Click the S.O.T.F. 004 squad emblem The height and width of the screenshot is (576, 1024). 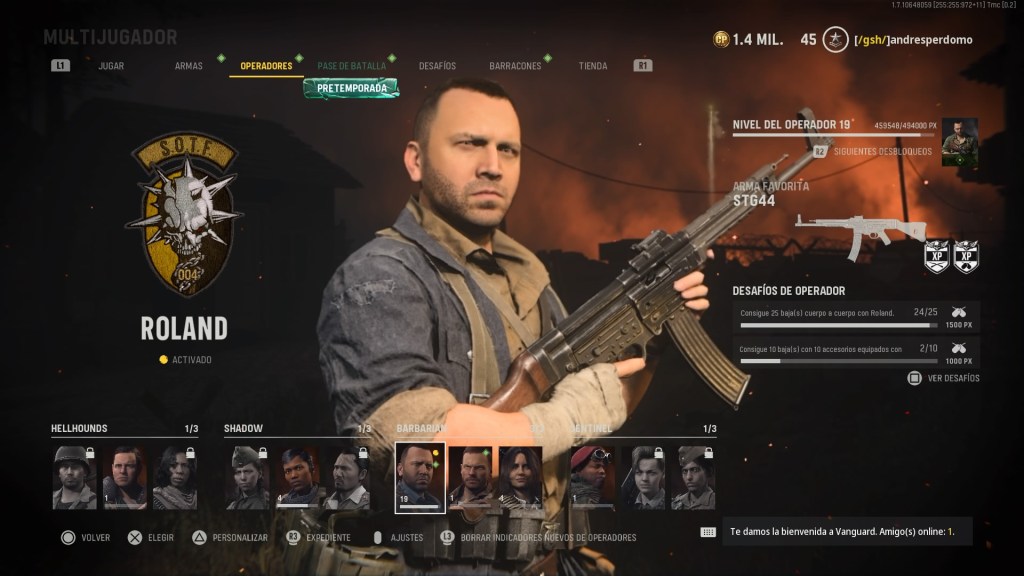pyautogui.click(x=186, y=214)
